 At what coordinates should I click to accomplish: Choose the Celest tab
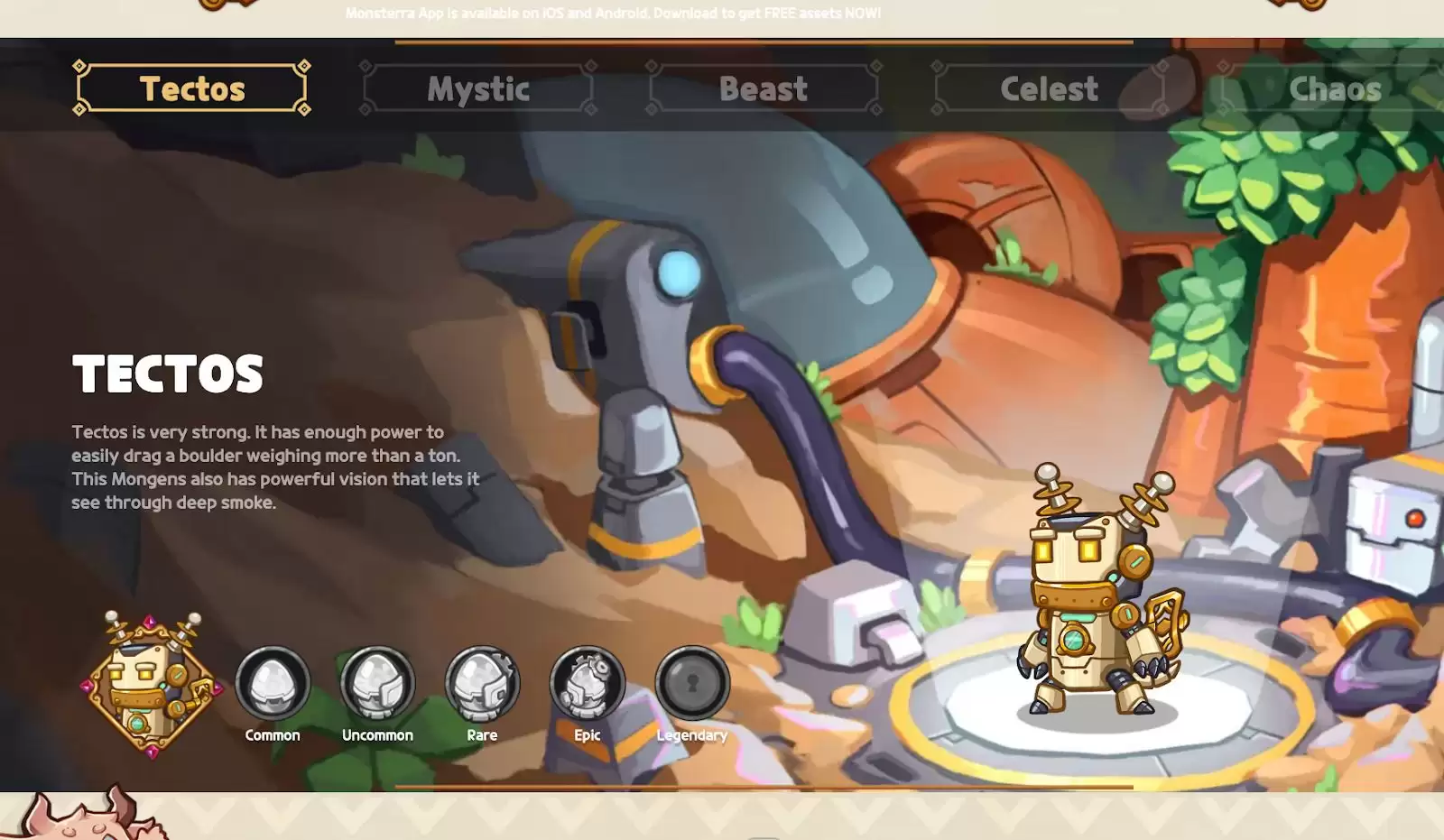pyautogui.click(x=1049, y=88)
